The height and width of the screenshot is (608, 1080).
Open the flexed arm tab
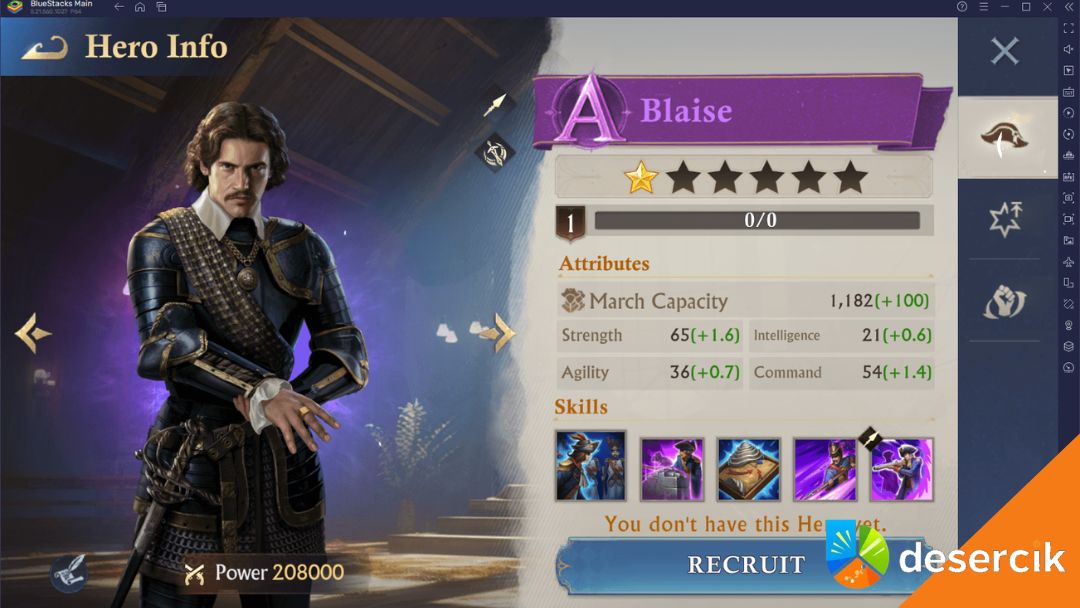1005,301
